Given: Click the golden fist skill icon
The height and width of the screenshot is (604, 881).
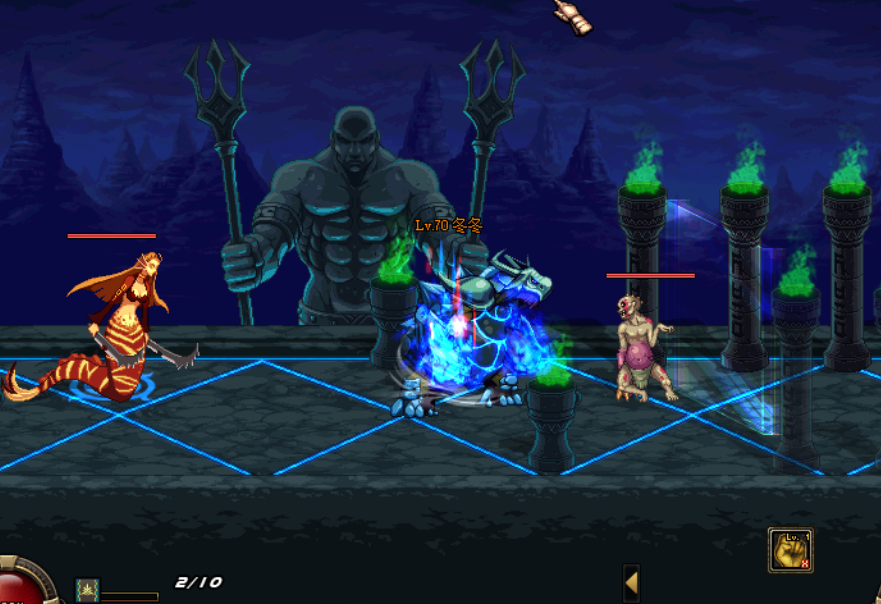Looking at the screenshot, I should 790,550.
